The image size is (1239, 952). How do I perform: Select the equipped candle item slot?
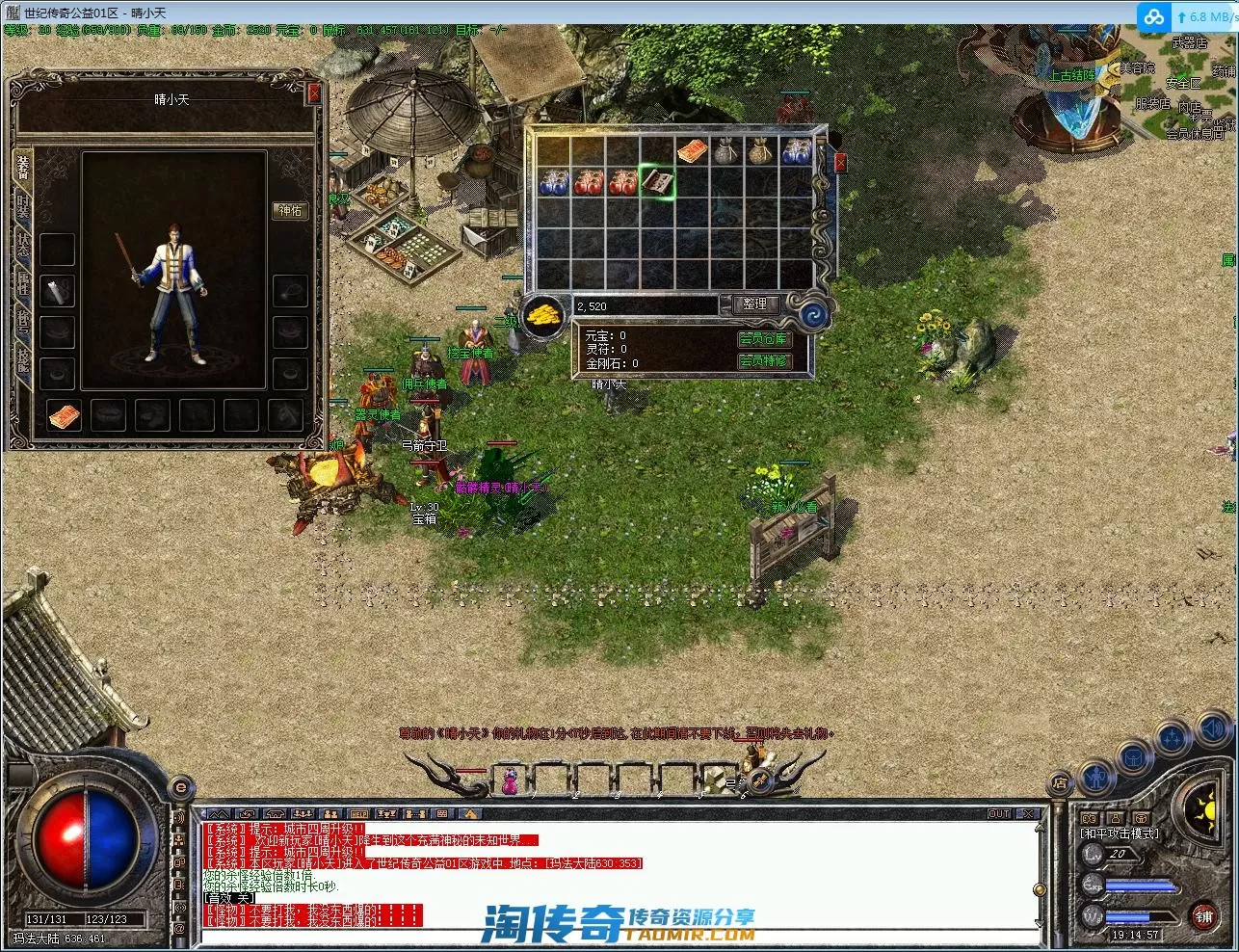[58, 289]
